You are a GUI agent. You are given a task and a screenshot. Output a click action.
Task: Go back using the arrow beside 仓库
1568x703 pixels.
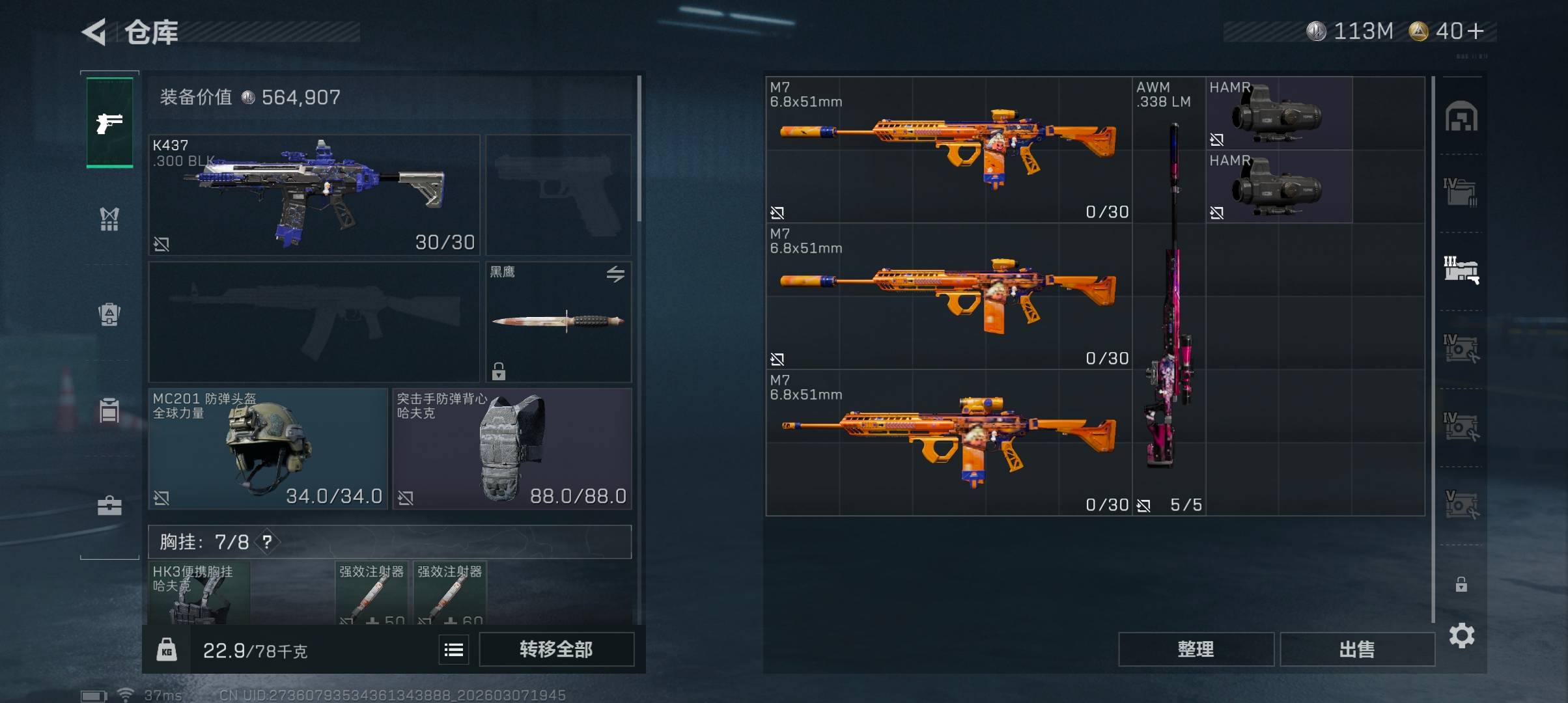pos(94,32)
